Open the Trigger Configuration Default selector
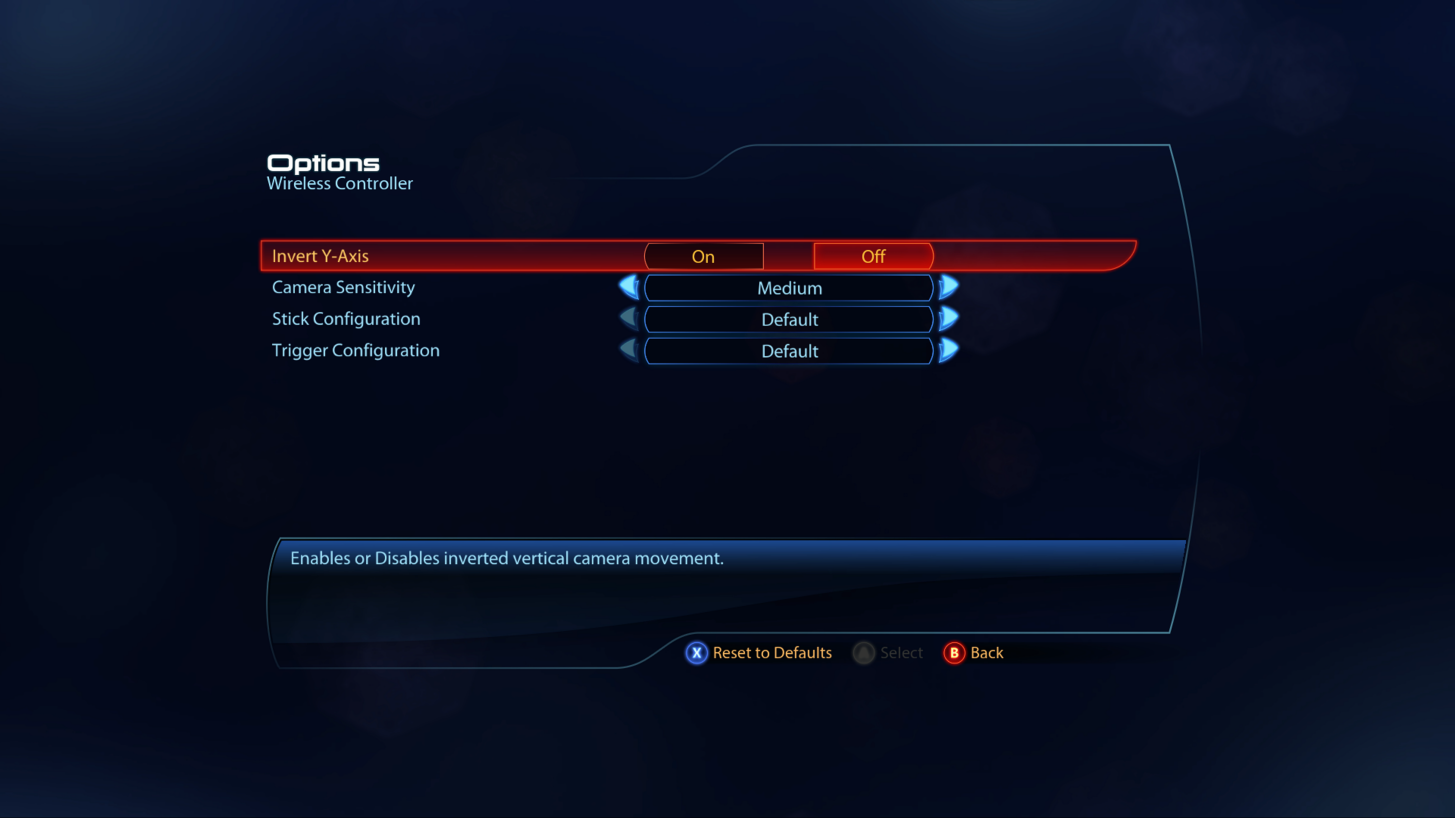The height and width of the screenshot is (818, 1455). (789, 351)
